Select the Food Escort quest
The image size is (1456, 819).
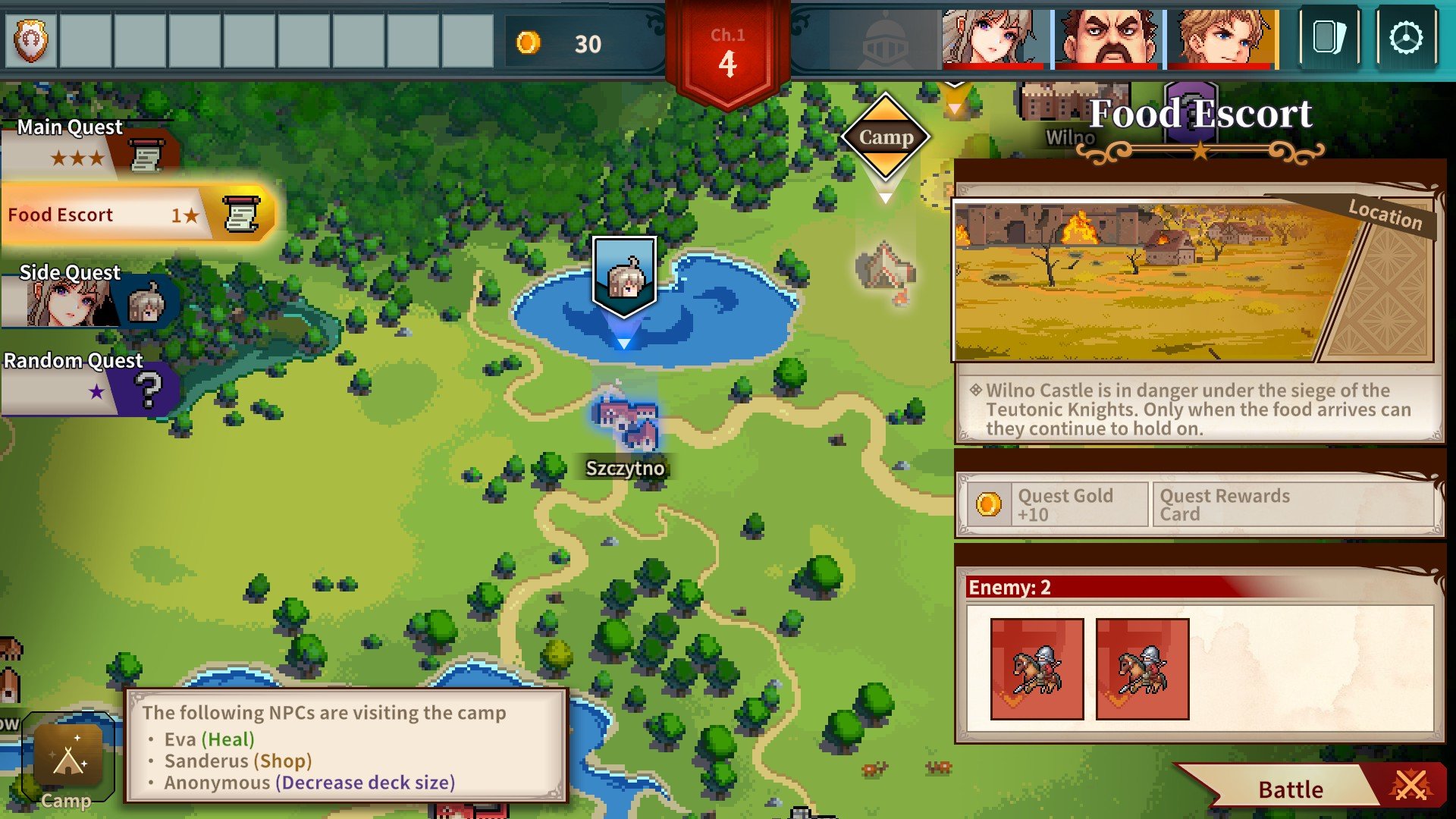136,215
